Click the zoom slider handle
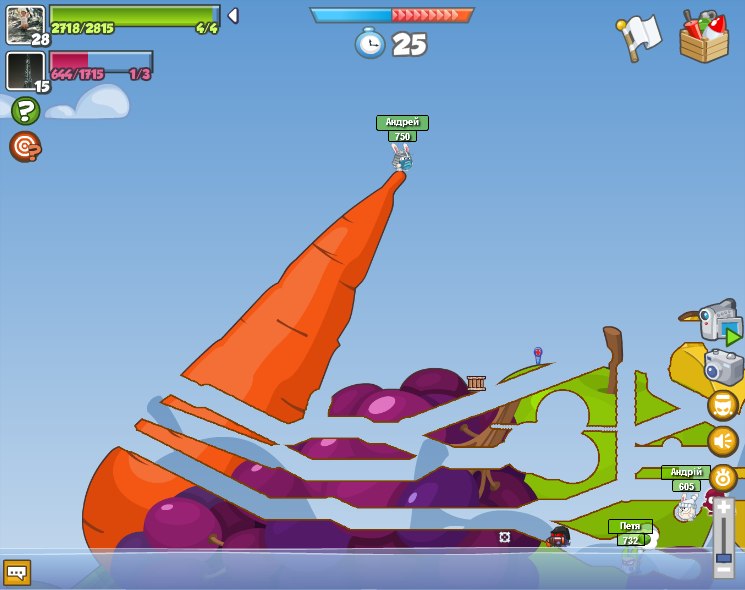 pos(723,558)
